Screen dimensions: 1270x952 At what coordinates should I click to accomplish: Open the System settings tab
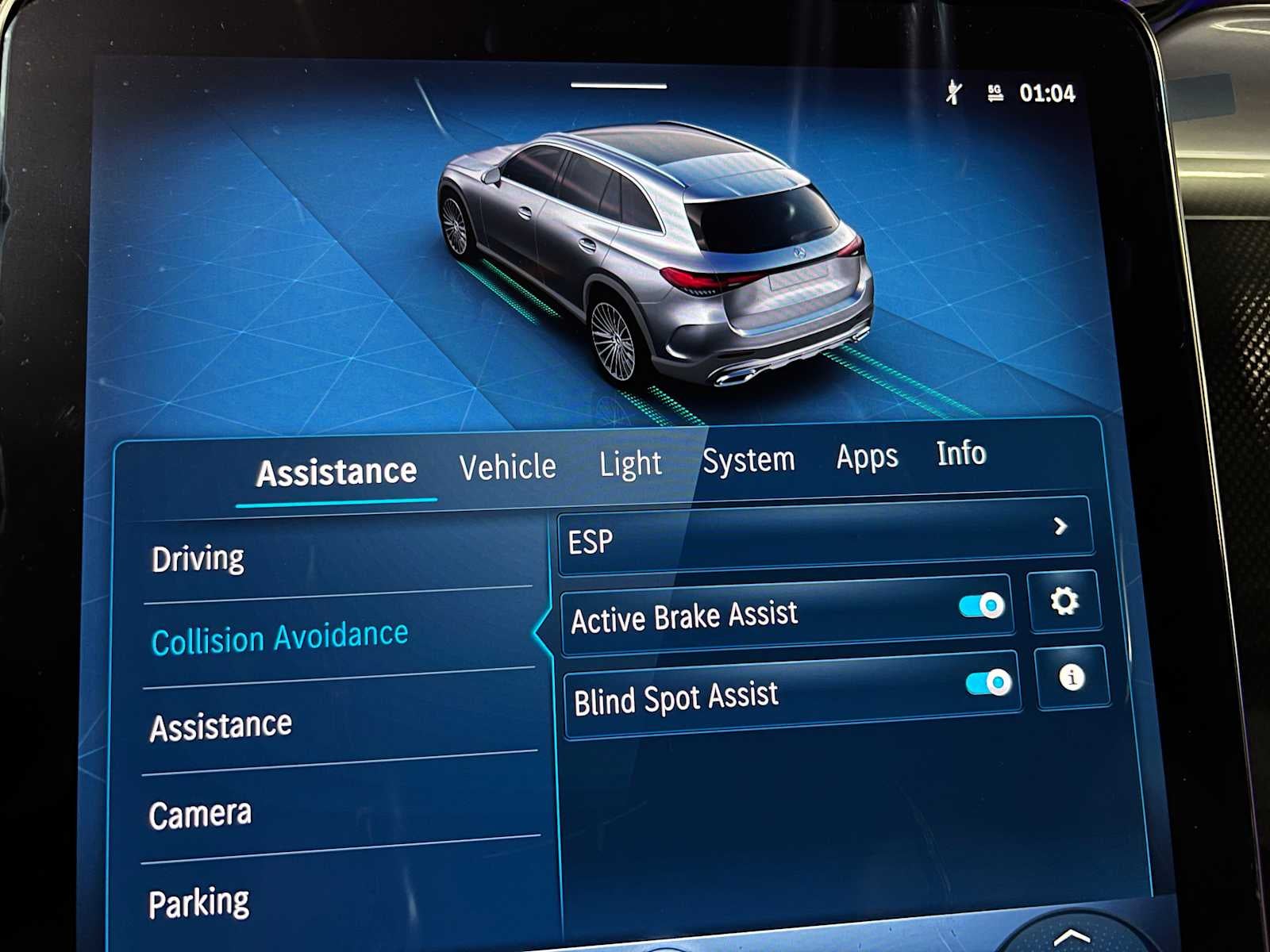click(x=749, y=459)
